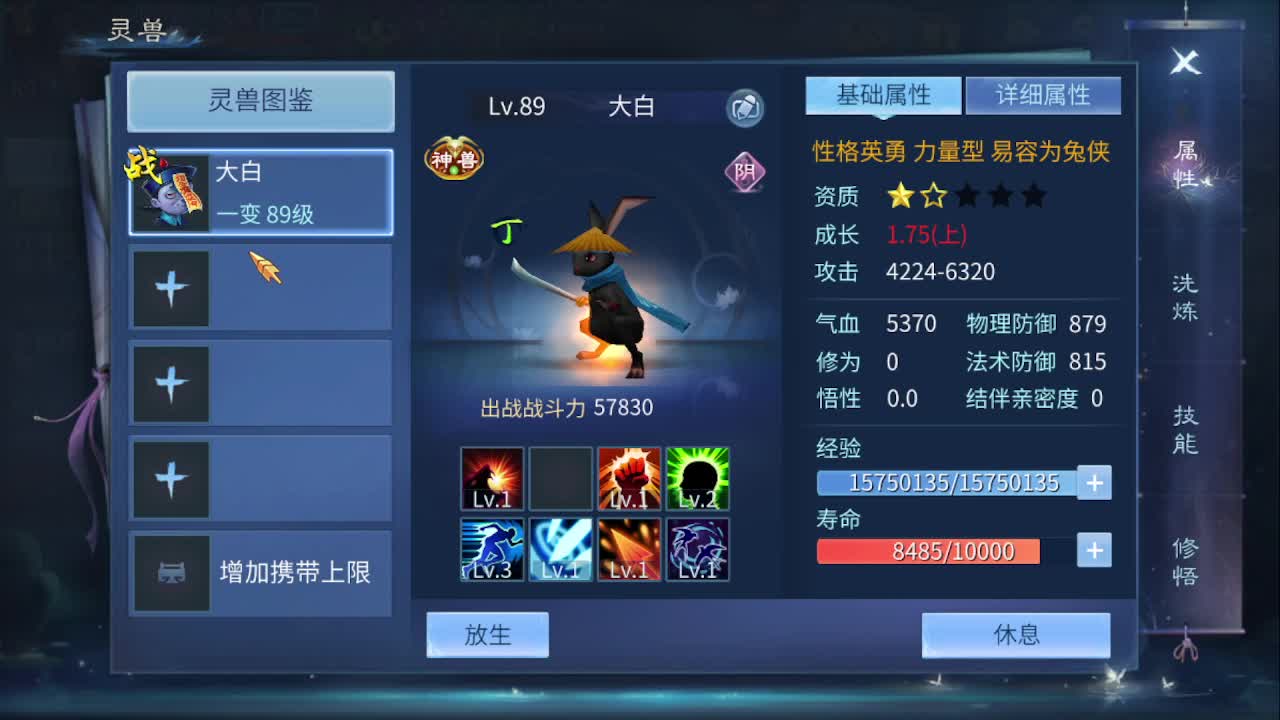
Task: Open the pet rename pencil icon
Action: [746, 108]
